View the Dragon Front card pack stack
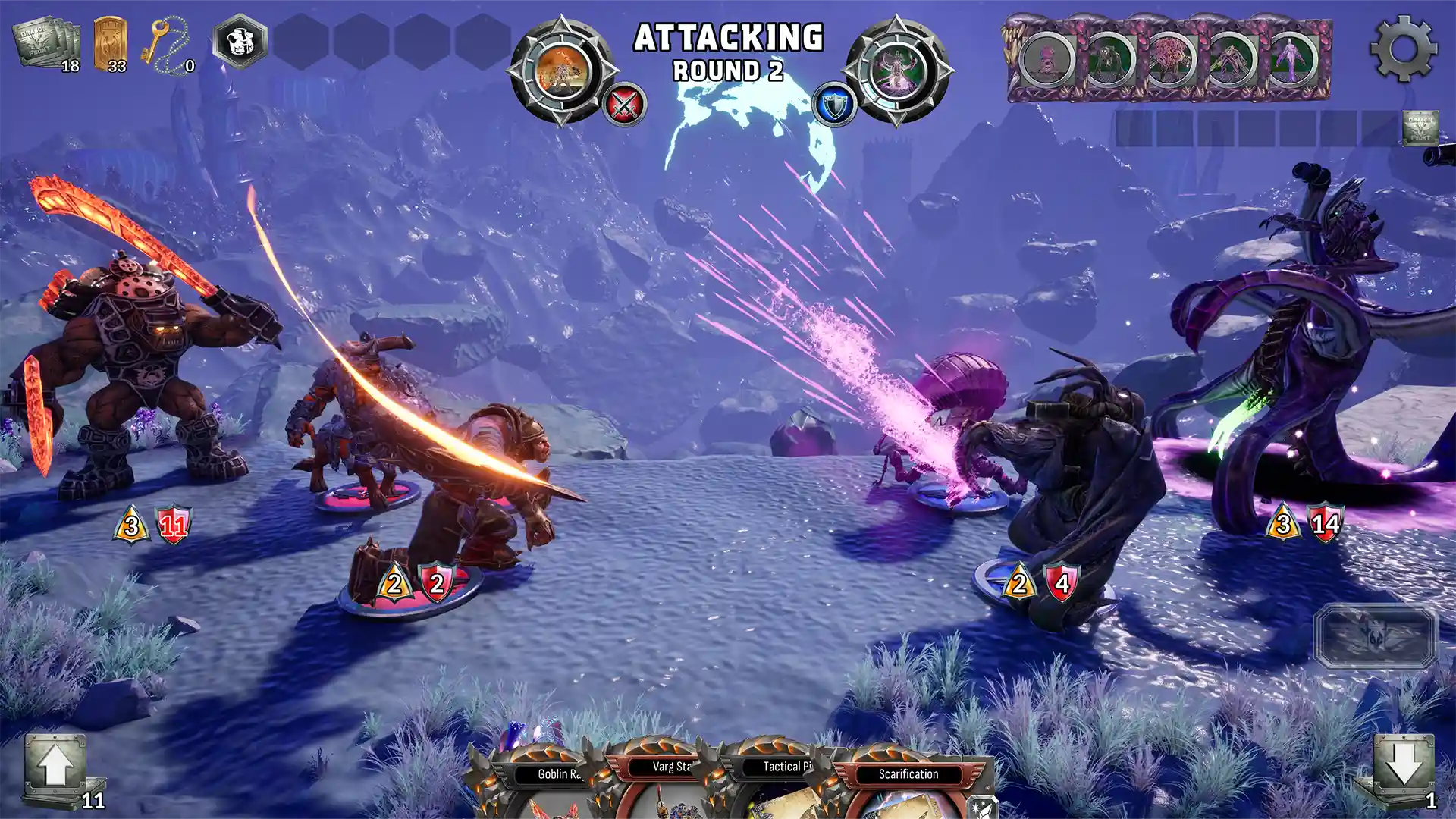 pyautogui.click(x=45, y=44)
